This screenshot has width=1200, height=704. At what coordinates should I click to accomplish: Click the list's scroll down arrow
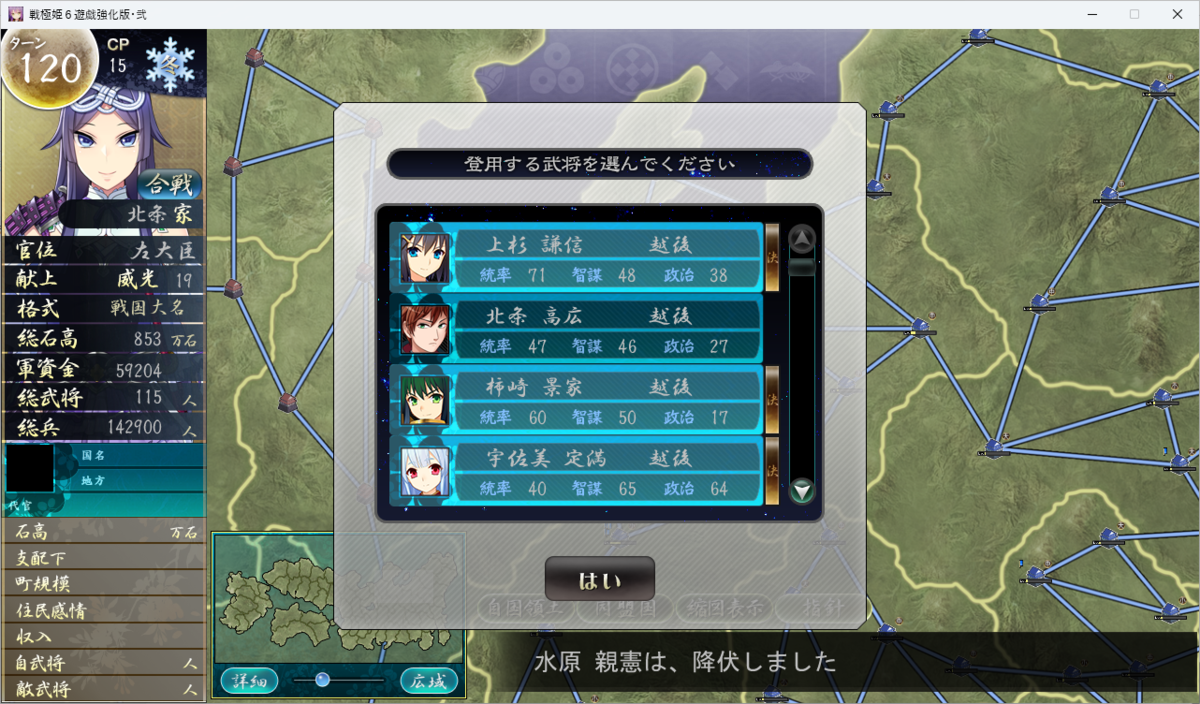(x=802, y=490)
